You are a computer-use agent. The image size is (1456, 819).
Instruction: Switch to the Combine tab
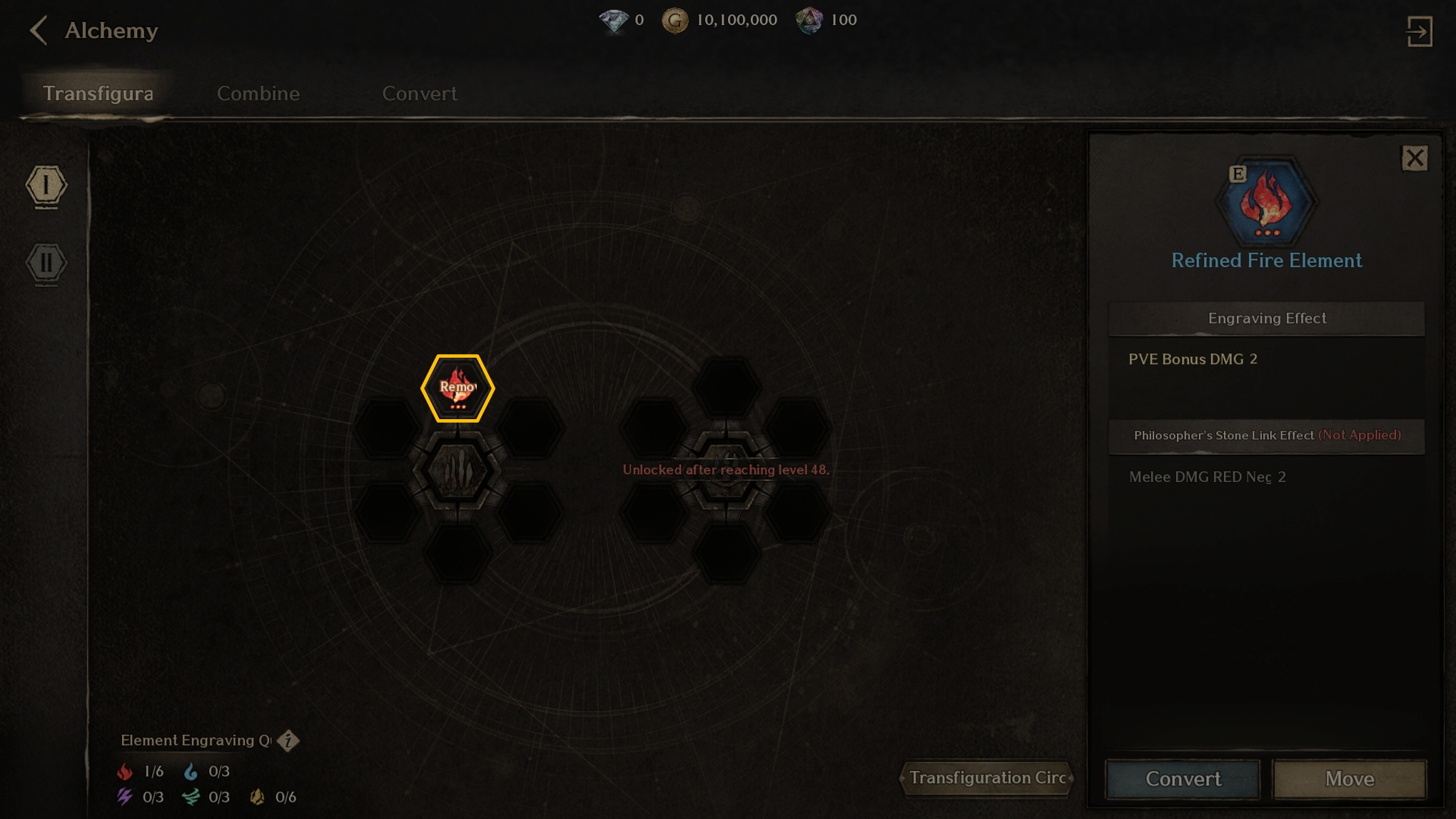(258, 94)
